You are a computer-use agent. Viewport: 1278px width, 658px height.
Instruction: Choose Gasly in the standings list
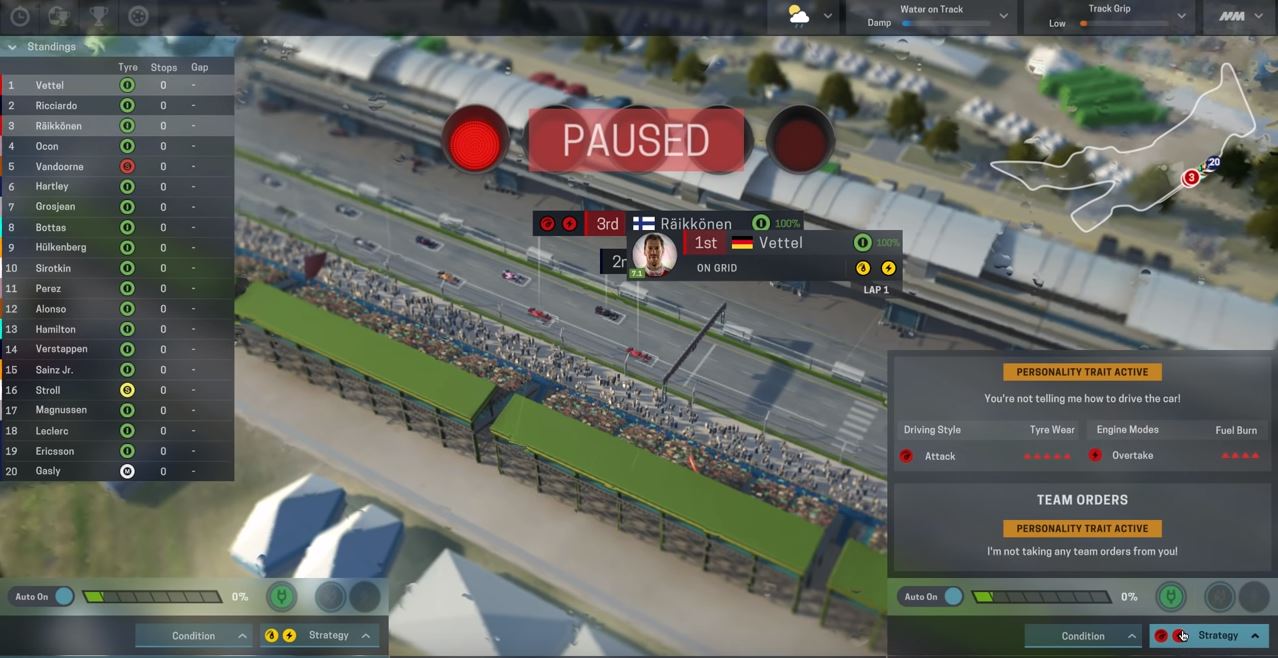(x=48, y=471)
